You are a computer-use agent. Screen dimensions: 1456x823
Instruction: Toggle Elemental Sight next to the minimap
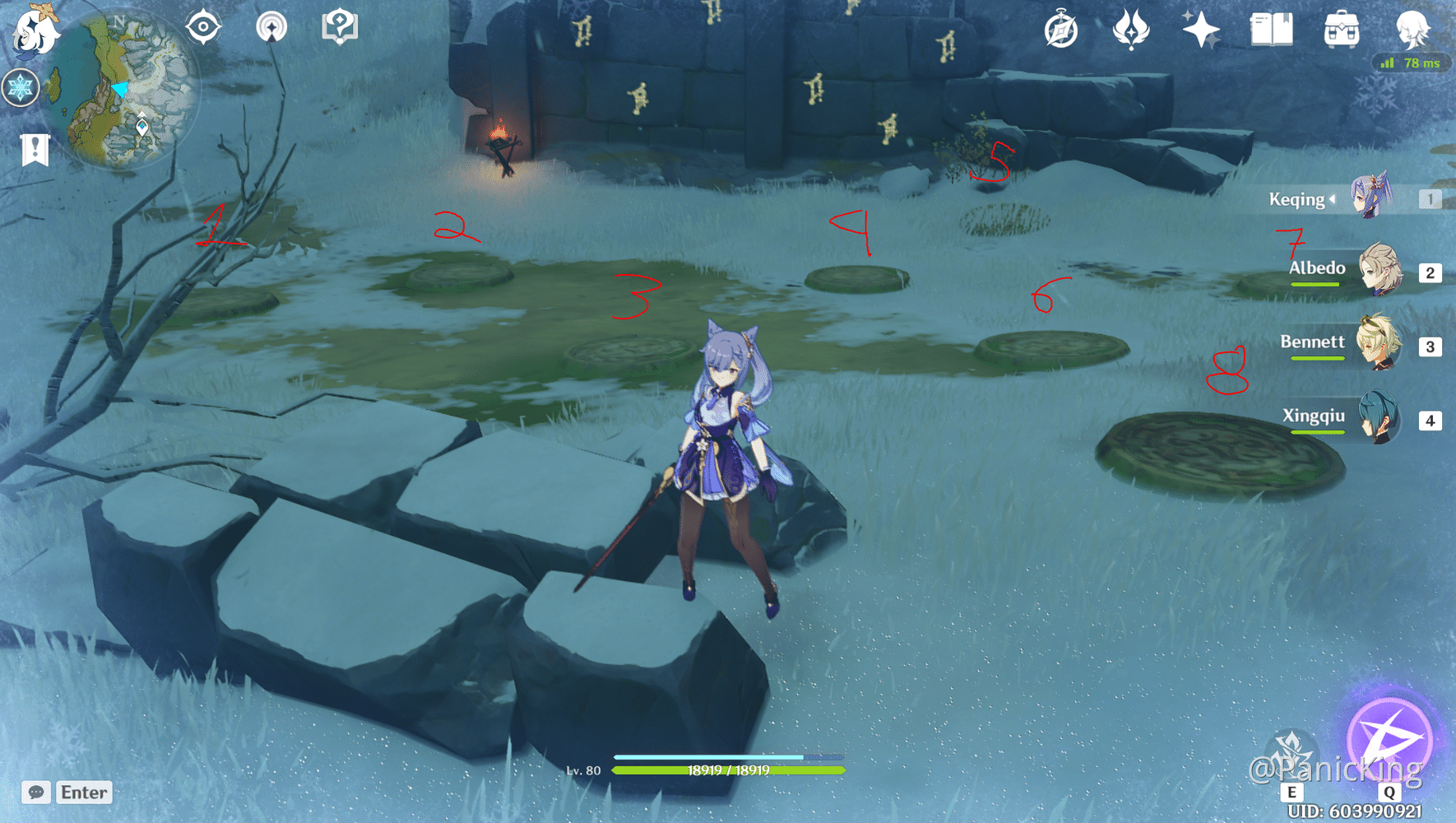pyautogui.click(x=203, y=26)
